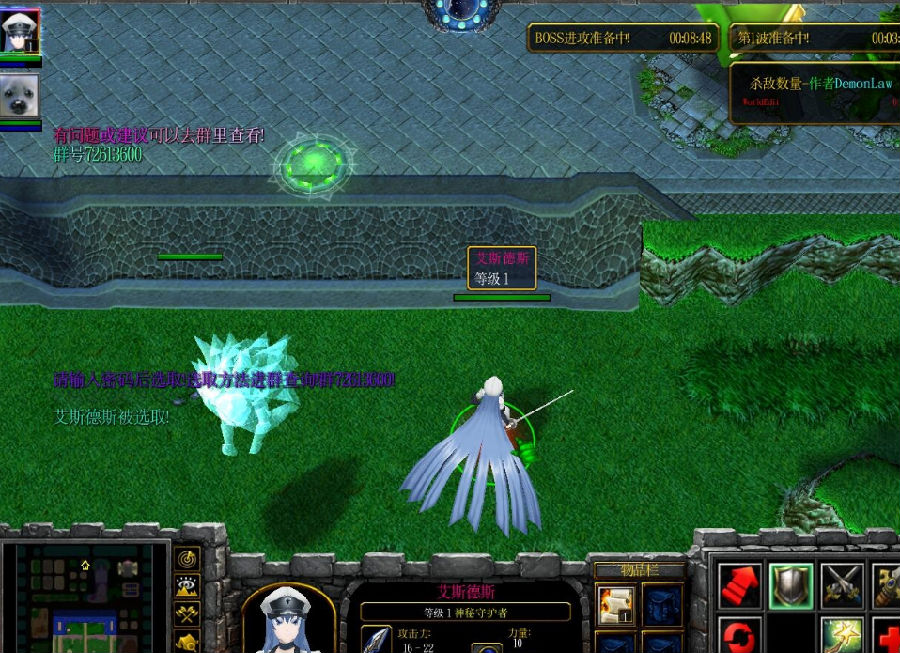Use the scroll item in the inventory
Image resolution: width=900 pixels, height=653 pixels.
coord(614,604)
